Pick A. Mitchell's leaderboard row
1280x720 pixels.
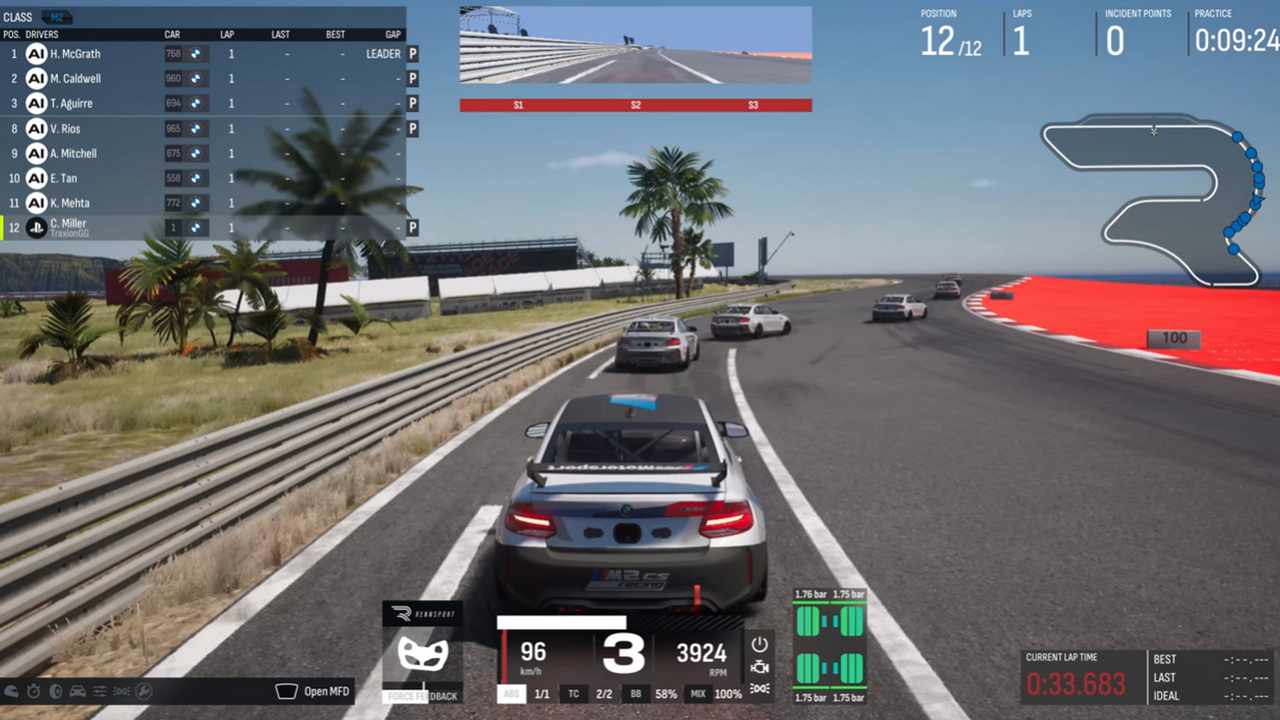[x=74, y=154]
